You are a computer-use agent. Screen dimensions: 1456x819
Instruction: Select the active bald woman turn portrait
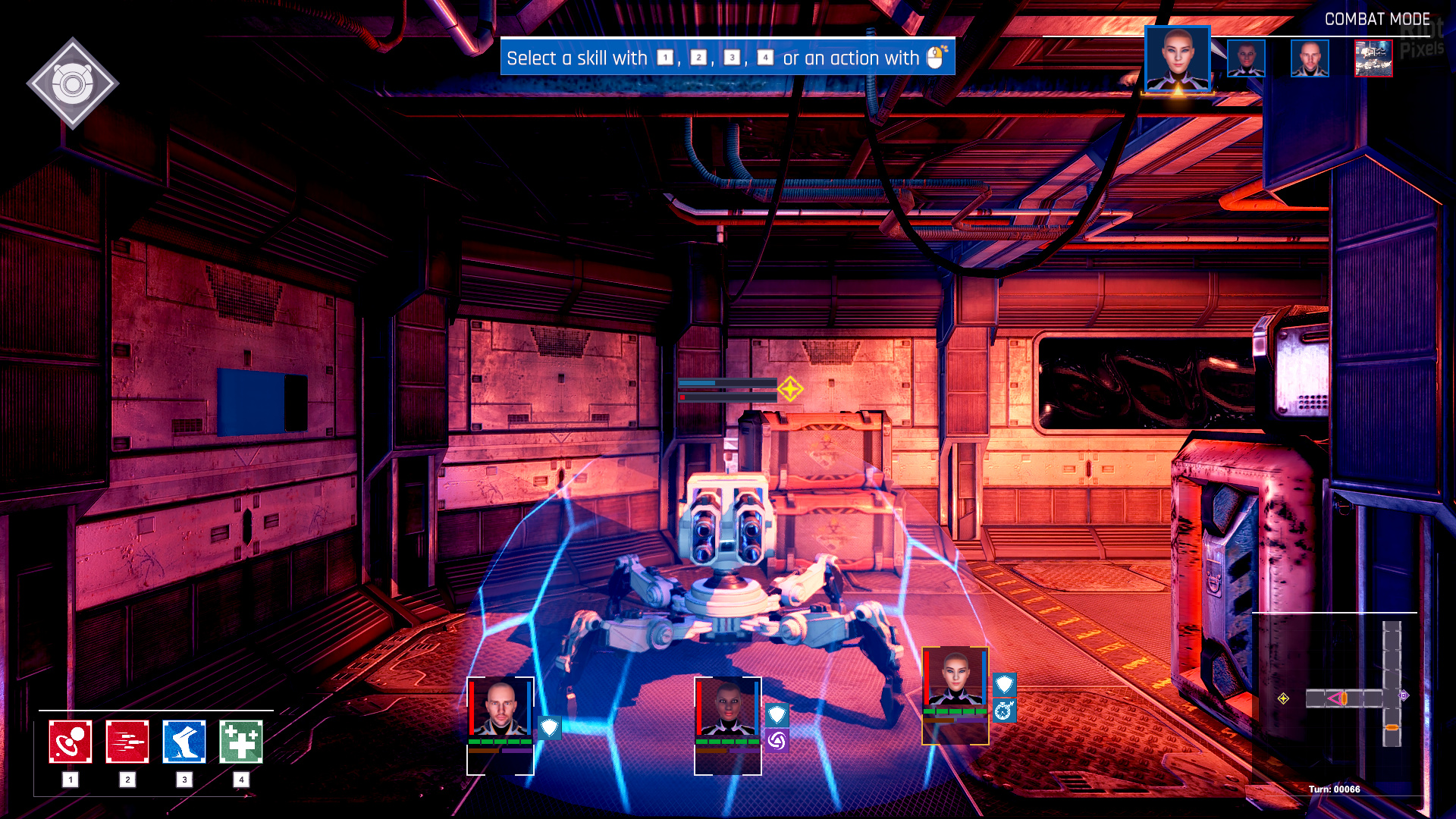1177,59
